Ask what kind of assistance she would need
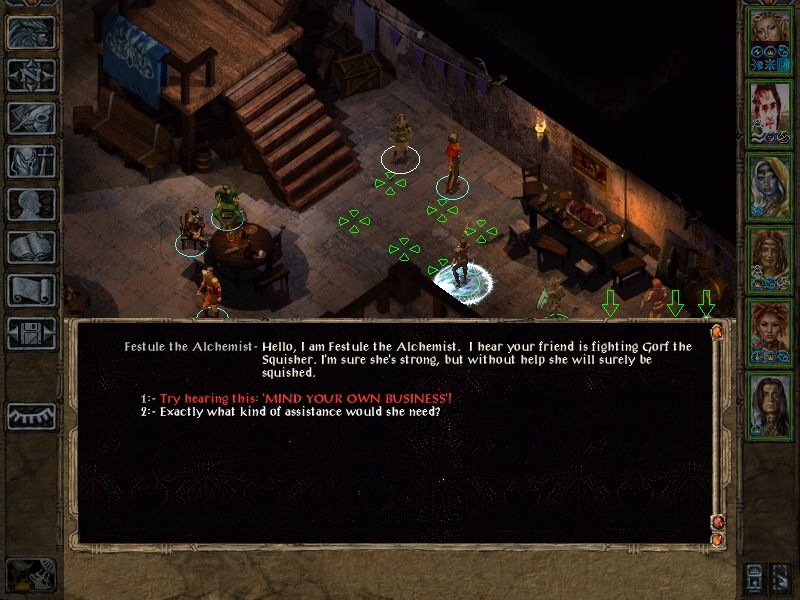The width and height of the screenshot is (800, 600). point(300,412)
